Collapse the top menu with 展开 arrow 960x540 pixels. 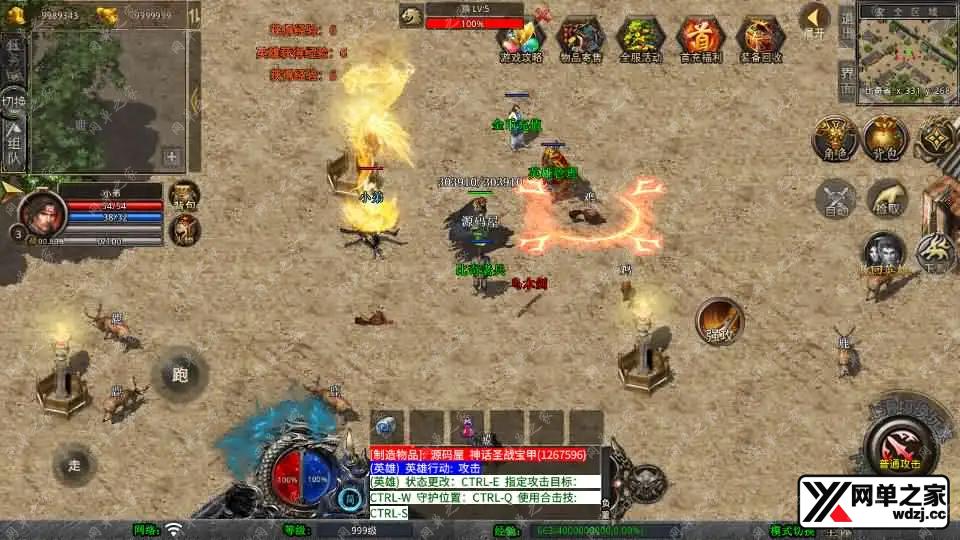(815, 18)
